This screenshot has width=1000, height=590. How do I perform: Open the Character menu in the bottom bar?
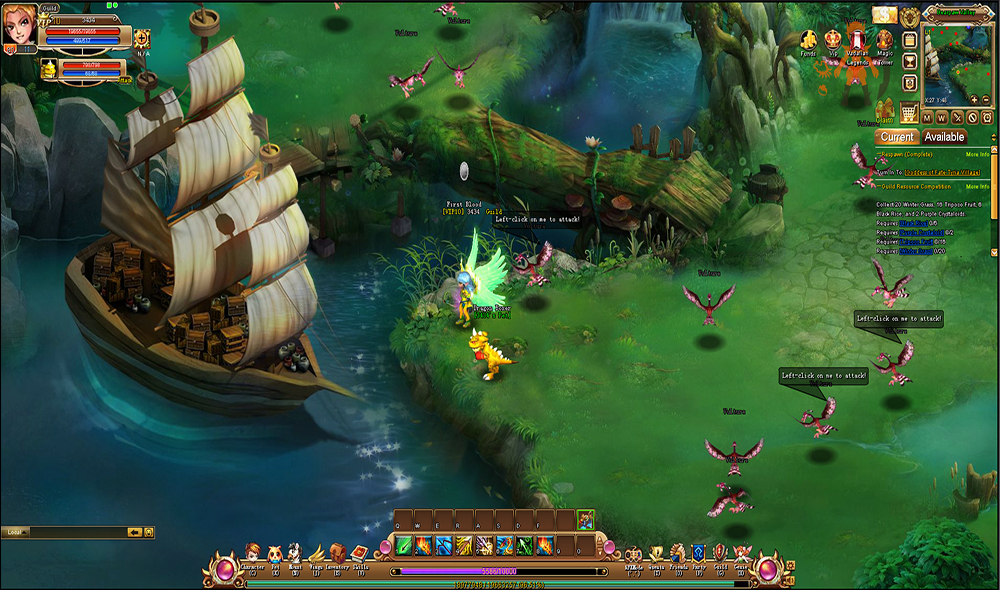pyautogui.click(x=251, y=553)
